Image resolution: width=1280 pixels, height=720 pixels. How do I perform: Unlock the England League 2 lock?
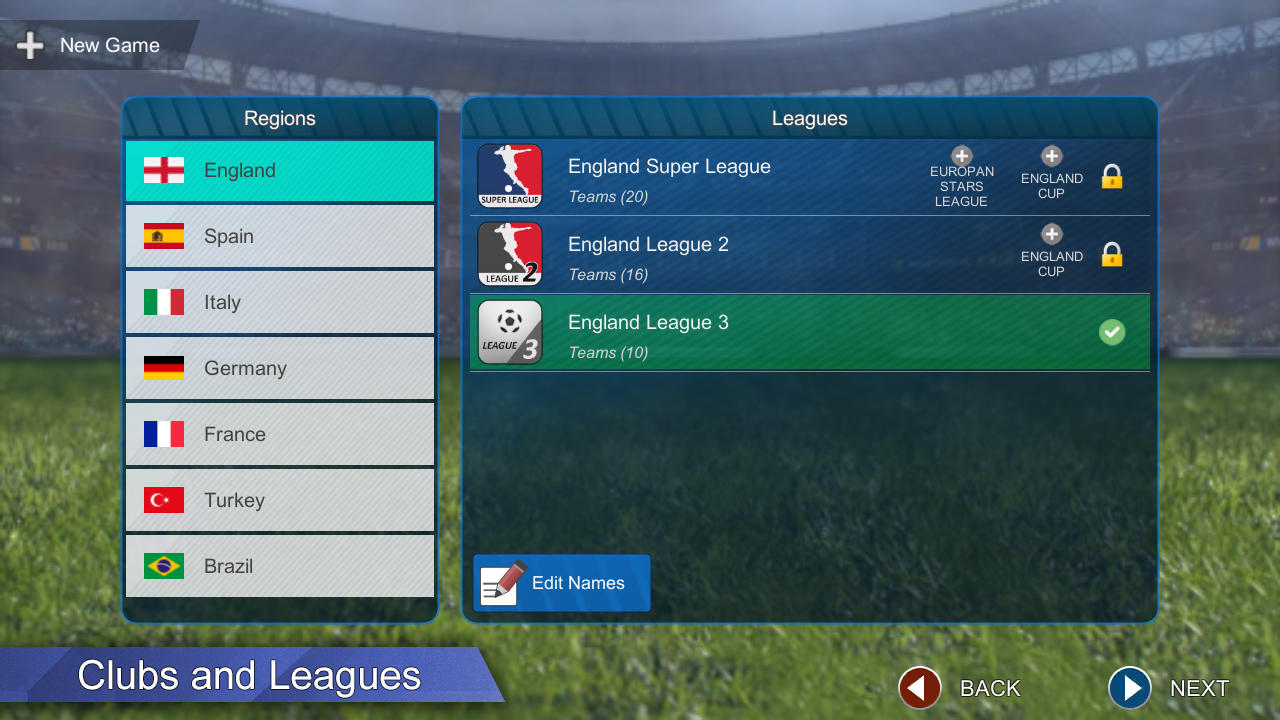tap(1112, 254)
